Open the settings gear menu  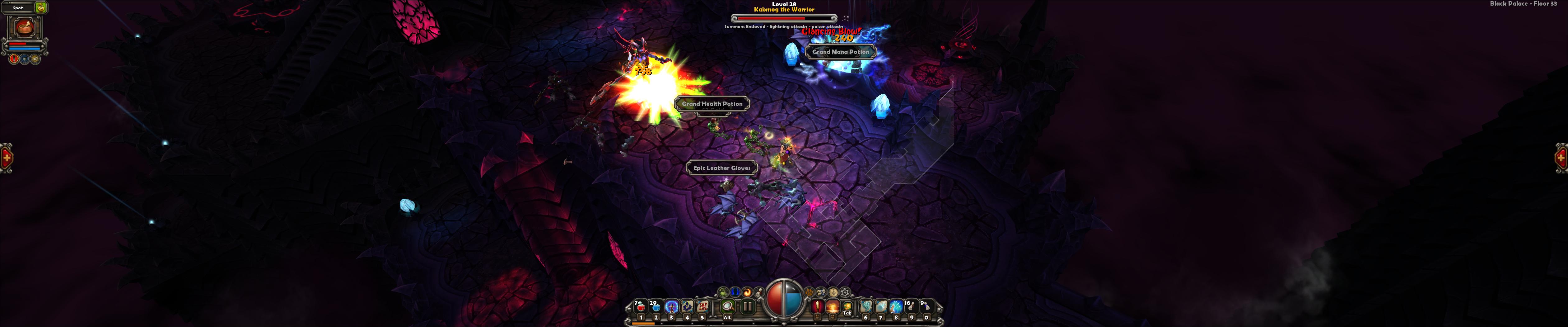click(x=845, y=293)
